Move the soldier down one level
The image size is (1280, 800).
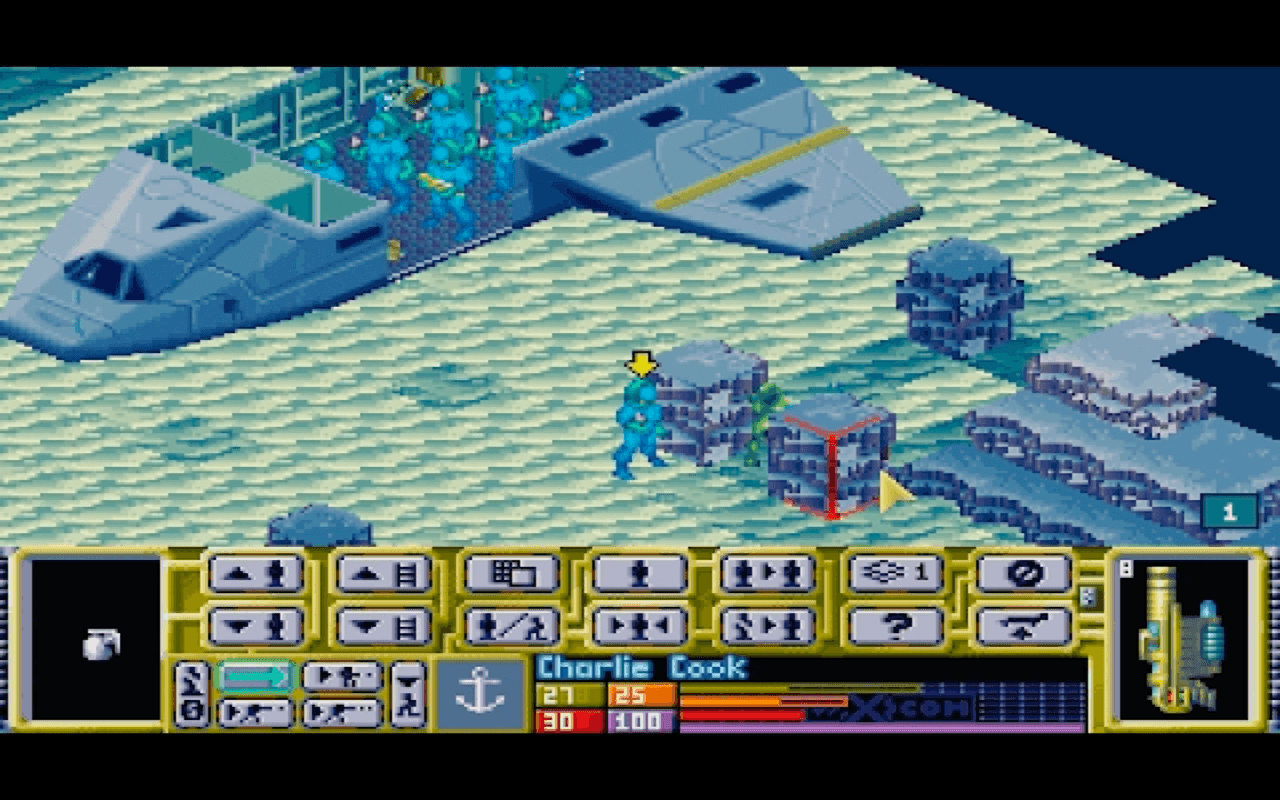click(x=257, y=627)
